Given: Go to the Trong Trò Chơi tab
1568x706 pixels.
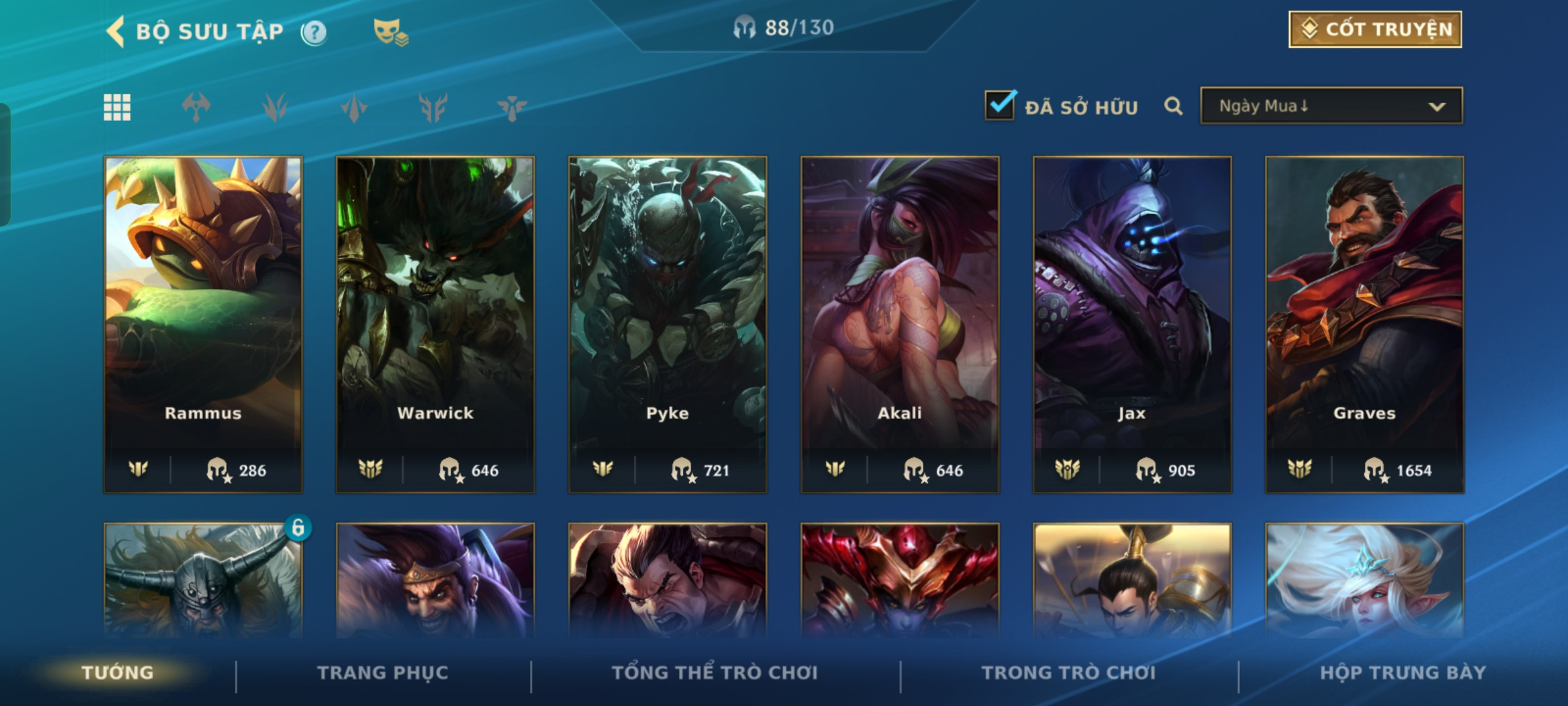Looking at the screenshot, I should coord(1069,673).
